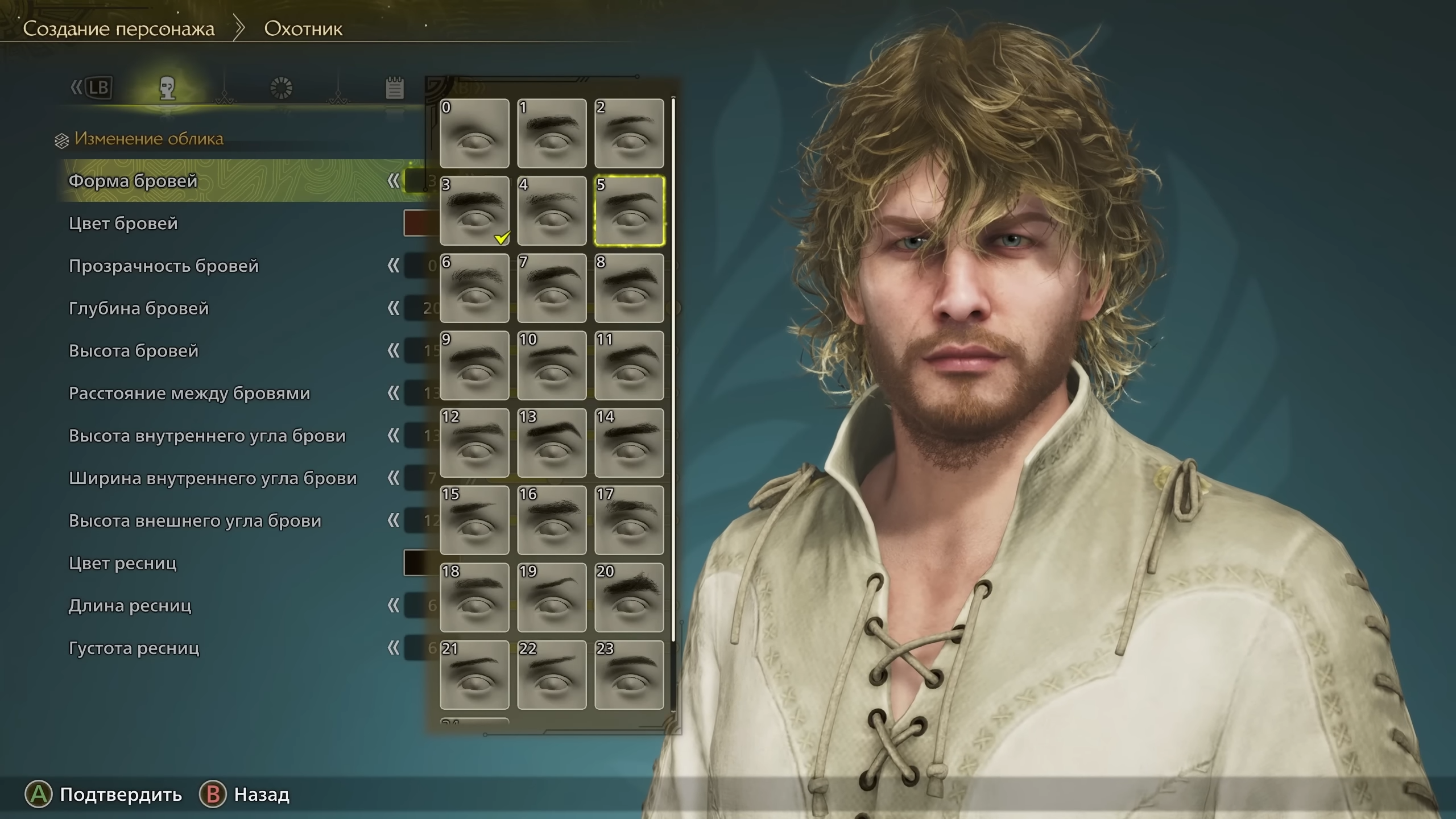This screenshot has width=1456, height=819.
Task: Choose eyebrow shape 5 thumbnail
Action: pos(629,211)
